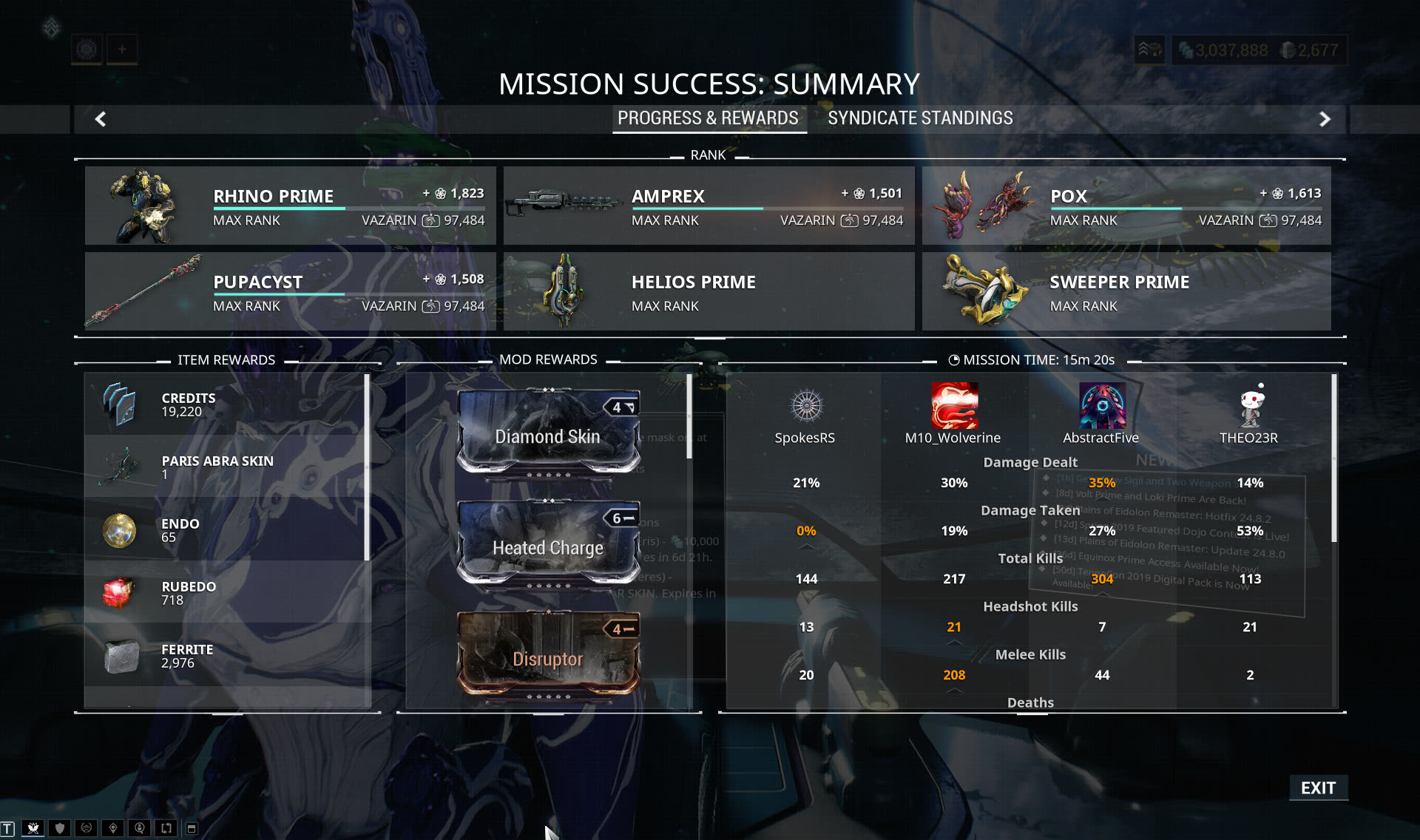Image resolution: width=1420 pixels, height=840 pixels.
Task: Choose the Amprex weapon card
Action: point(709,206)
